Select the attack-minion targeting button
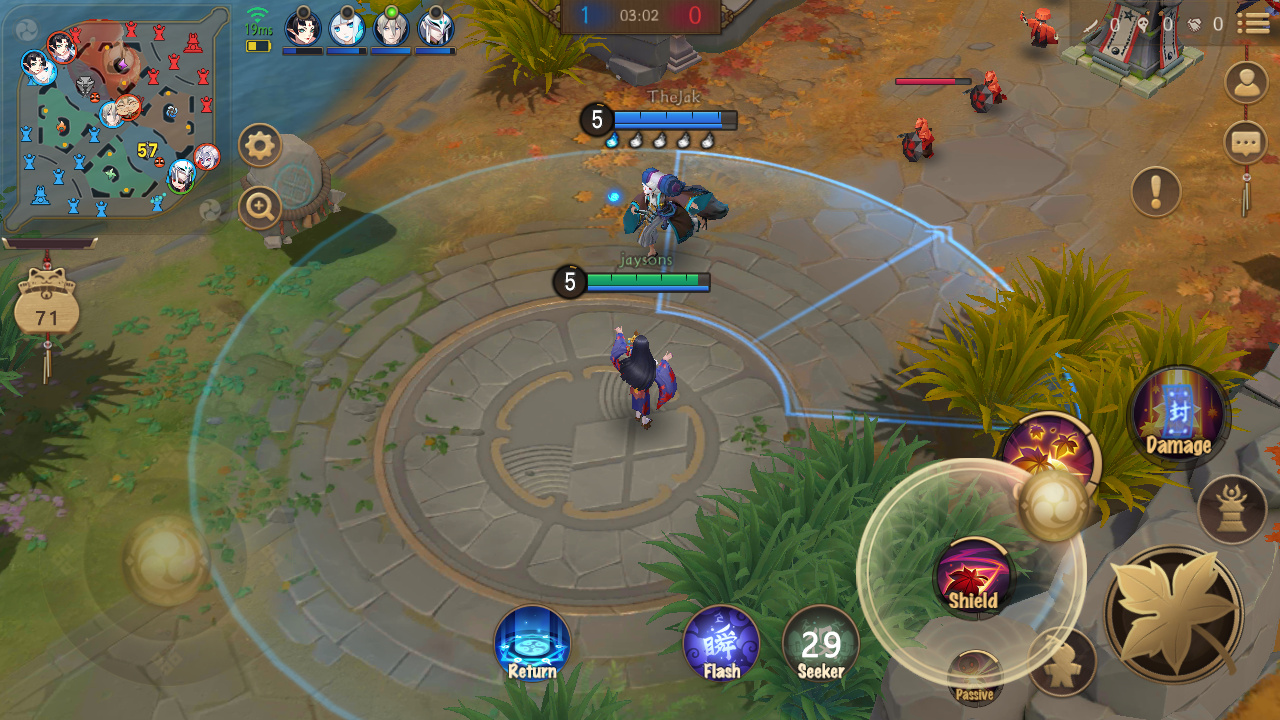 [x=1062, y=663]
